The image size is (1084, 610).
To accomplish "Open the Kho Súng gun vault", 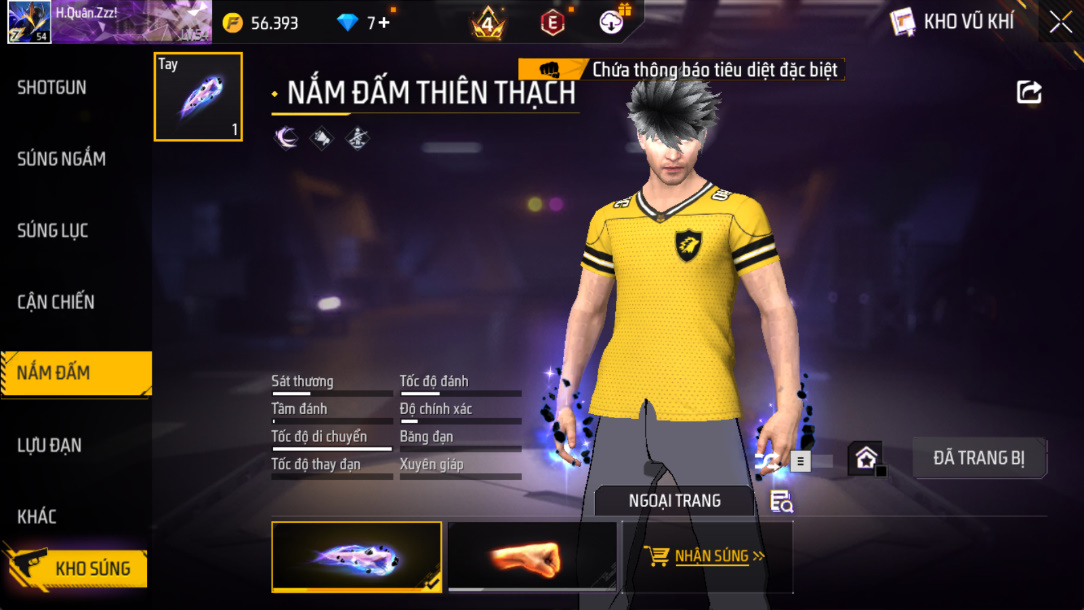I will 90,569.
